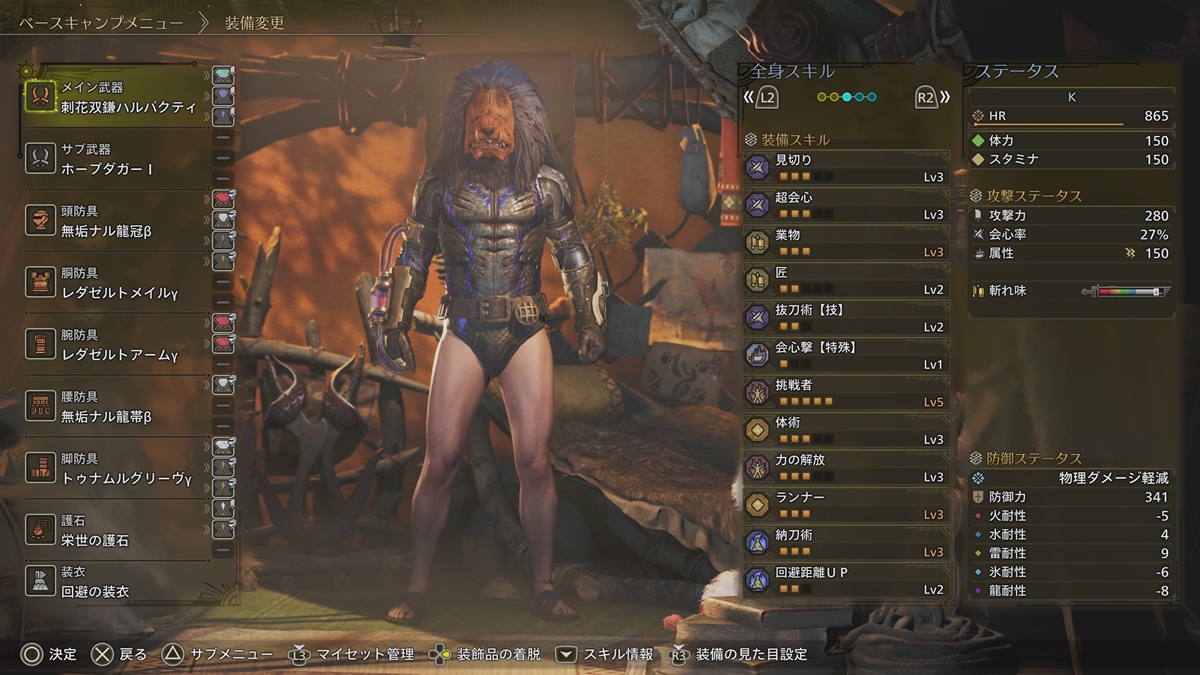This screenshot has width=1200, height=675.
Task: Click the 回避距離UP skill row
Action: click(846, 580)
